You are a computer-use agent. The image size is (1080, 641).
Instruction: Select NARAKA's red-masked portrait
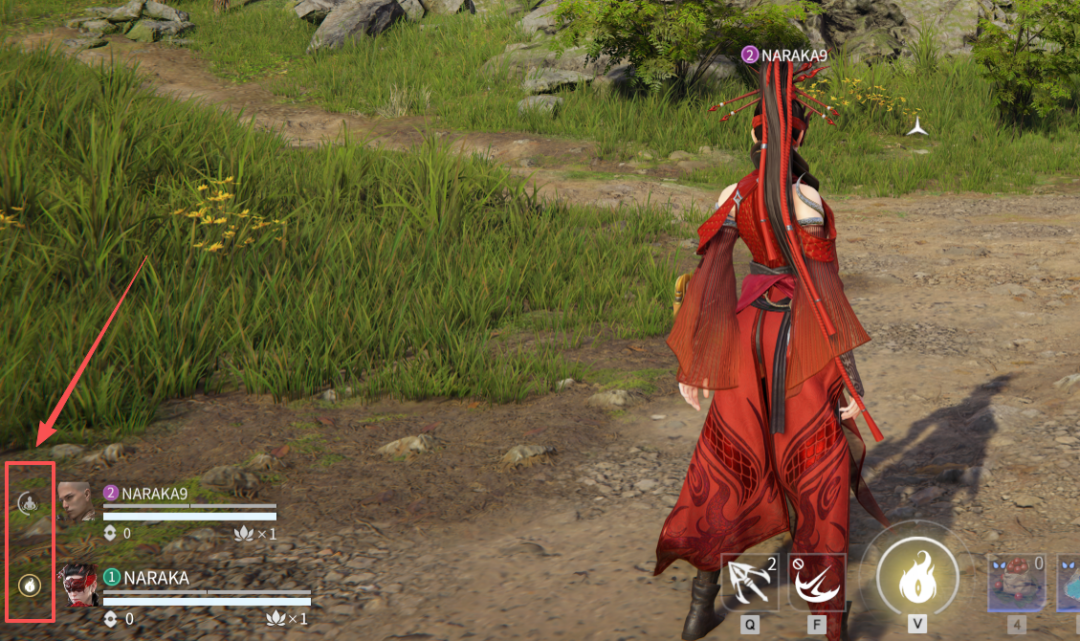coord(77,586)
